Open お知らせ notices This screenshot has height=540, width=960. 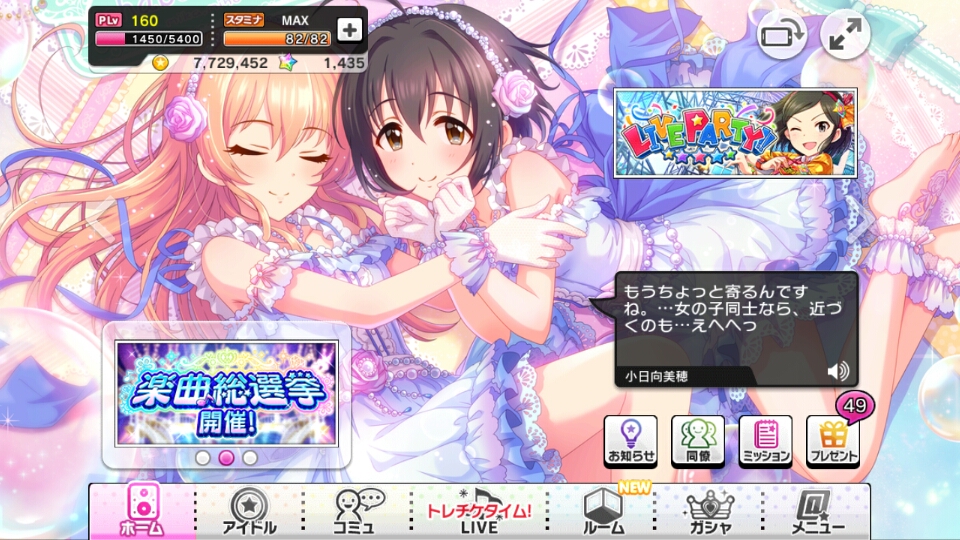point(631,441)
